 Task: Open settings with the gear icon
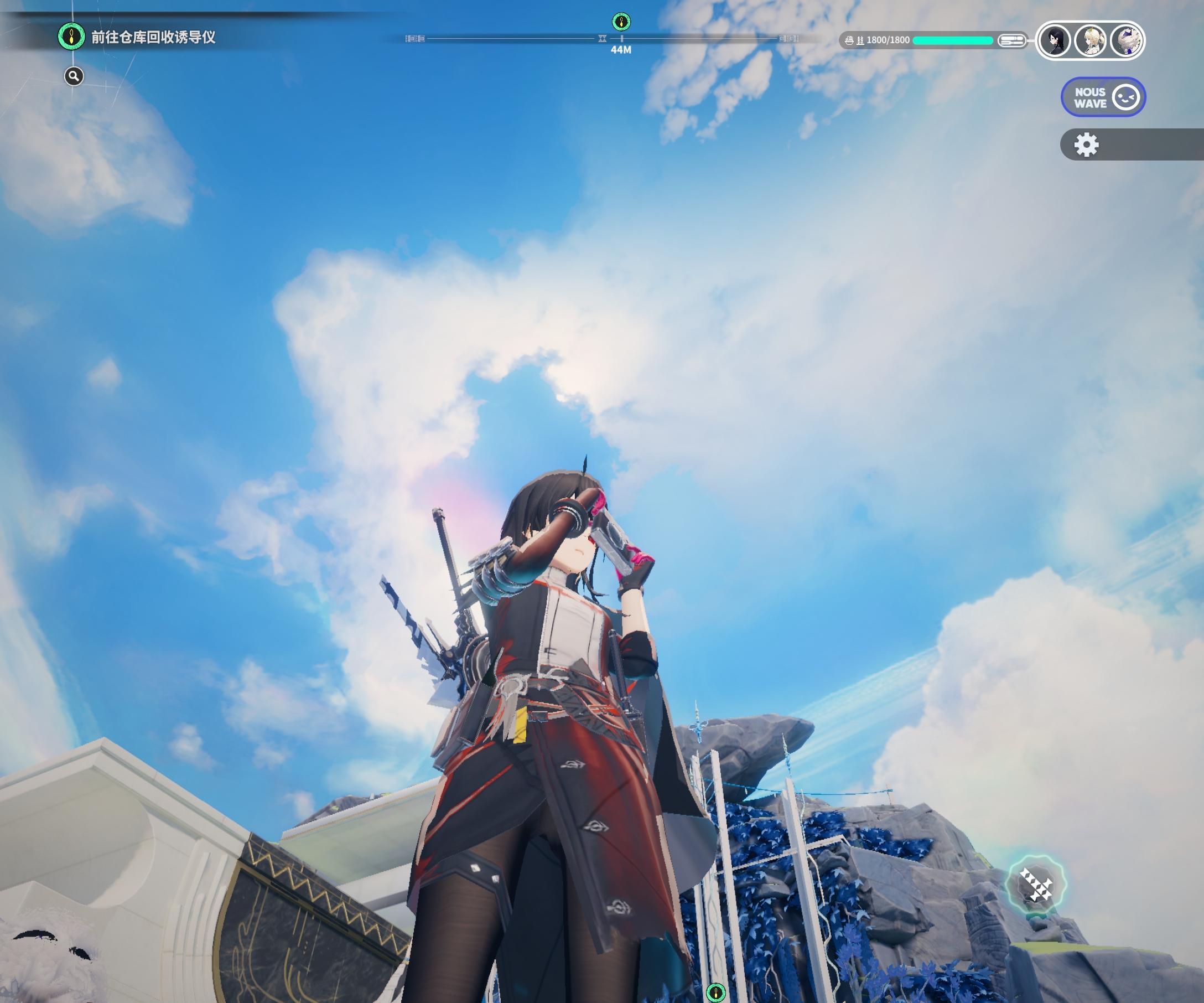coord(1086,144)
